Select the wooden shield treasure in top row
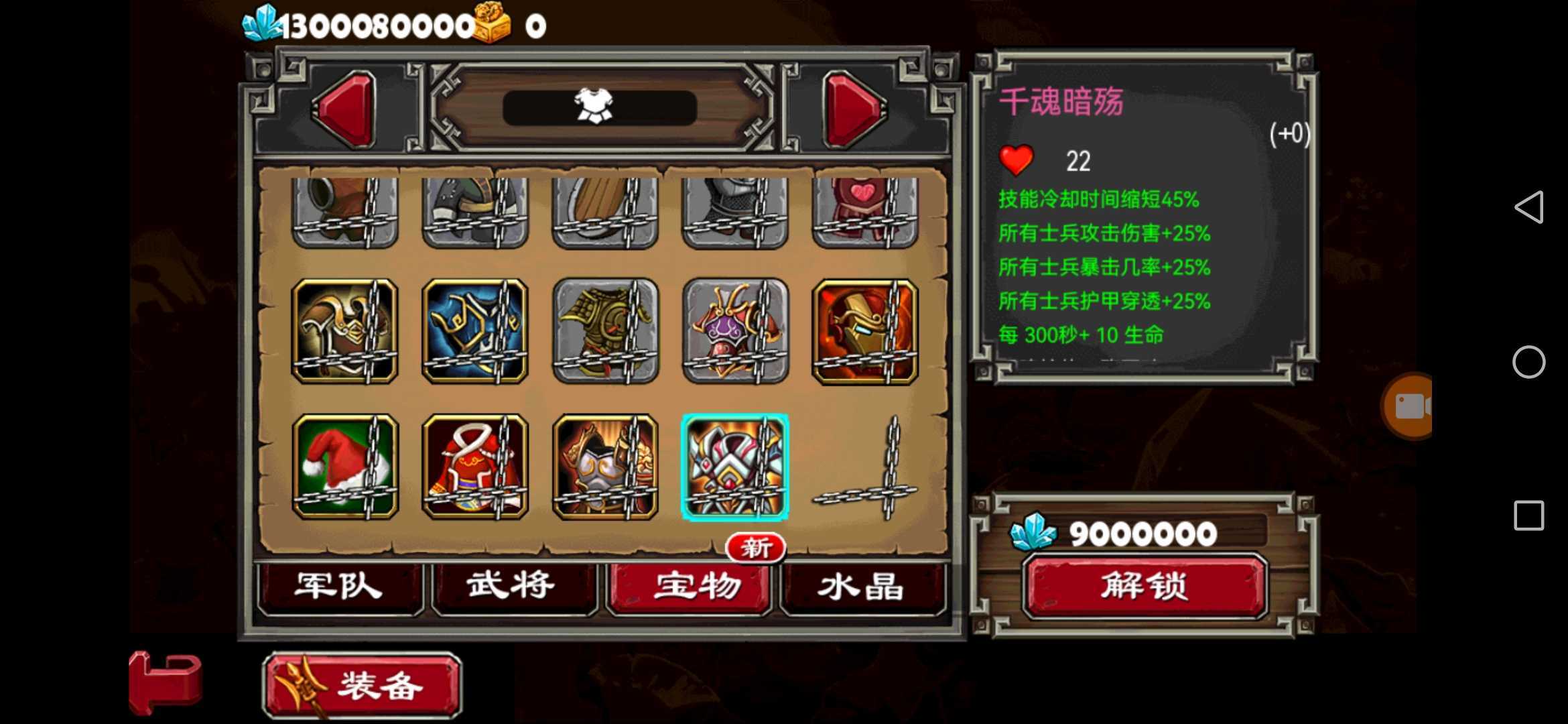The height and width of the screenshot is (724, 1568). (604, 208)
